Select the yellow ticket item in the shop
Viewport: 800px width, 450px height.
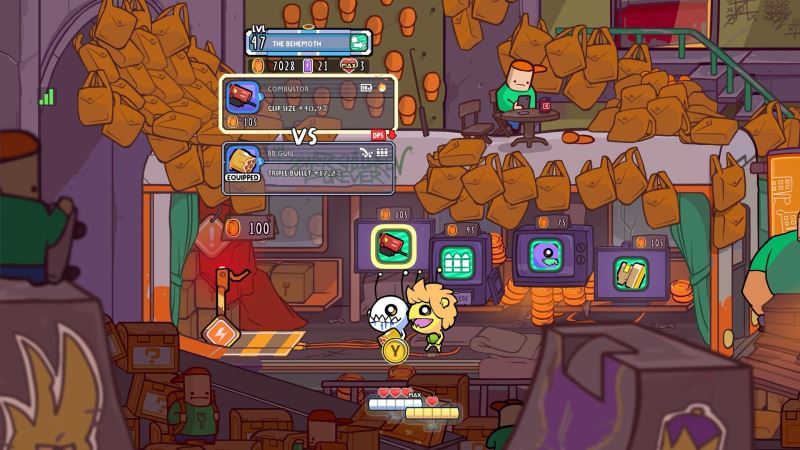pyautogui.click(x=629, y=269)
